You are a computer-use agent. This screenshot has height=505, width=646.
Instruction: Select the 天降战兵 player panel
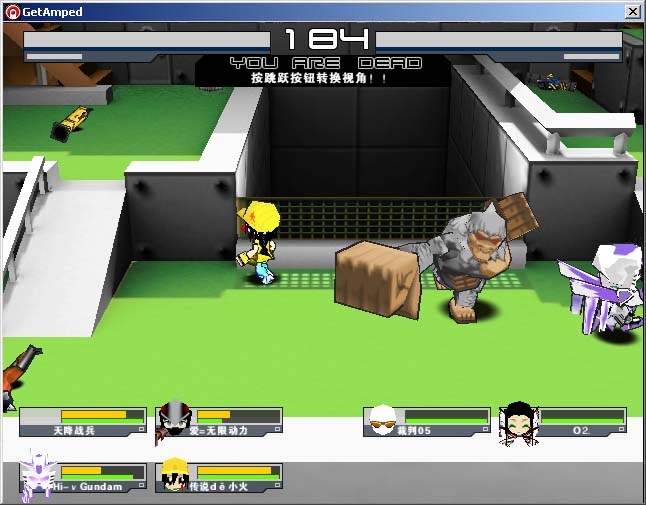pyautogui.click(x=83, y=422)
